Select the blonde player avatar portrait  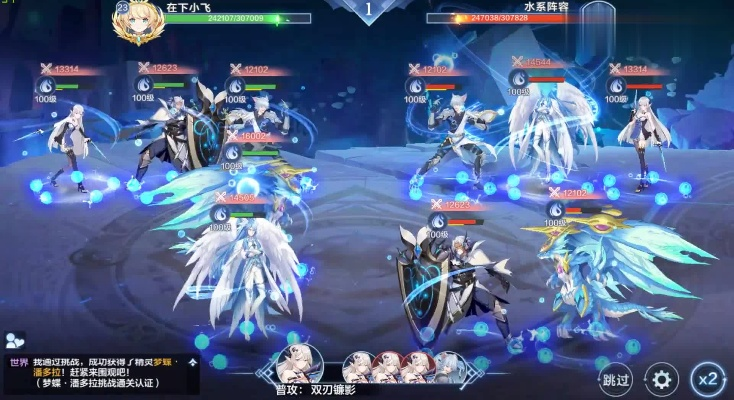(137, 22)
